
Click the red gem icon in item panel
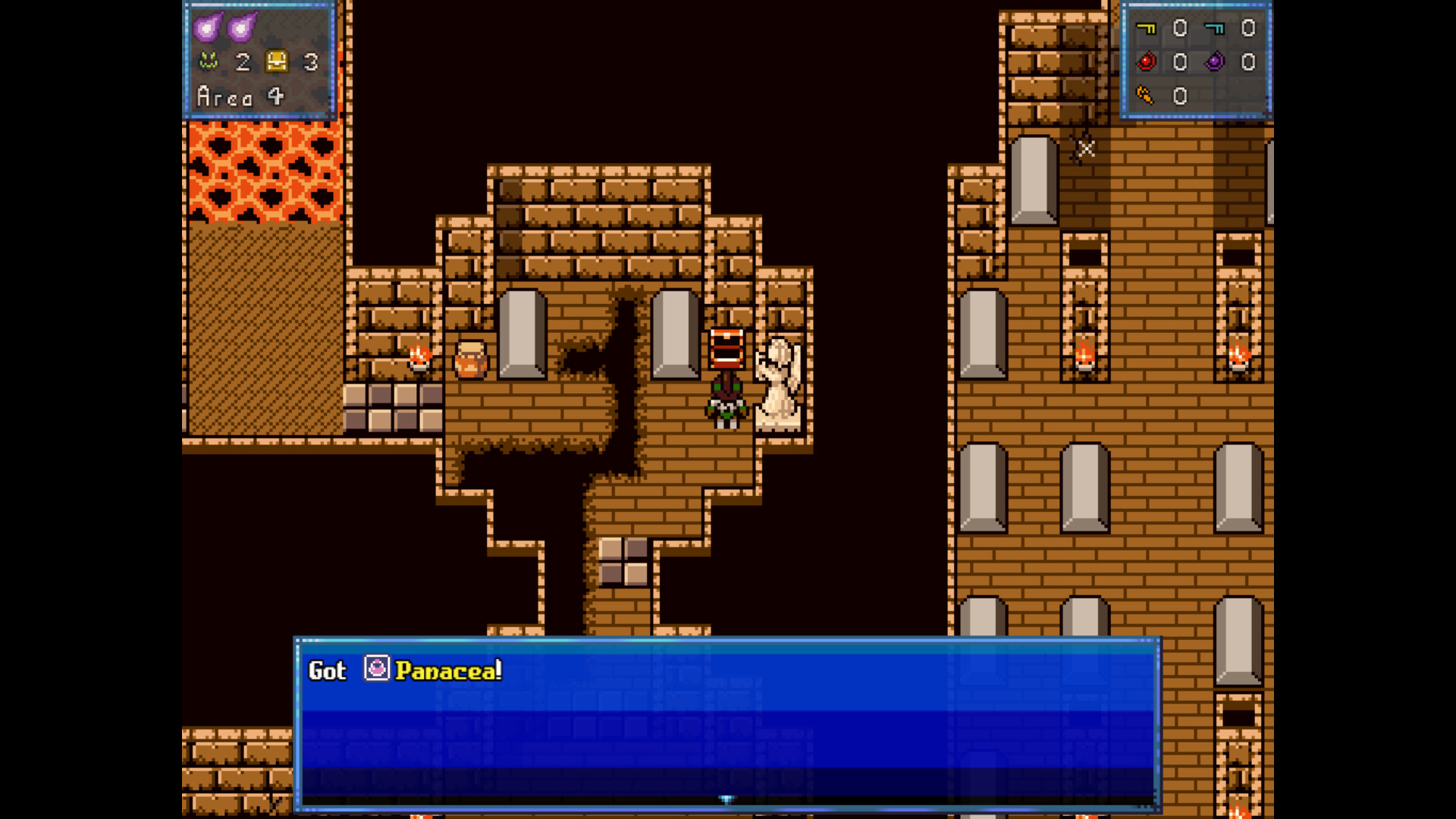coord(1147,62)
